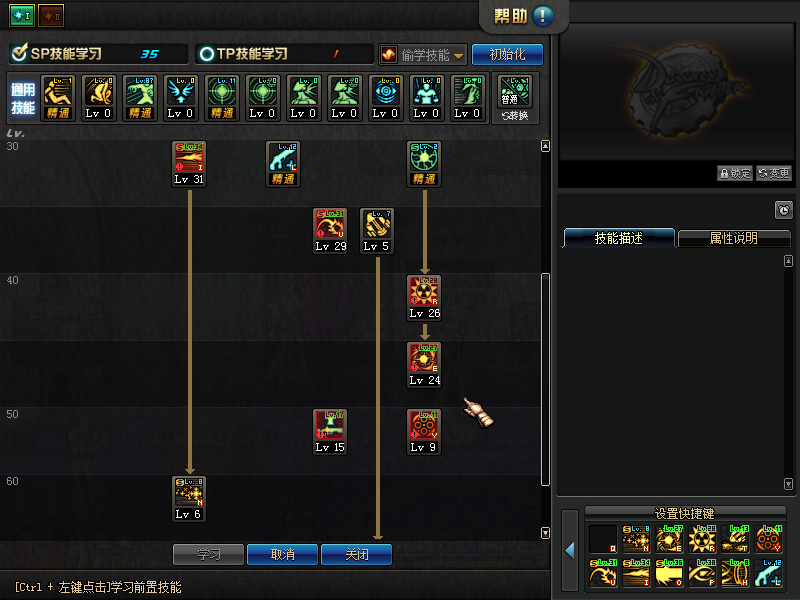Select the Lv 26 skill icon

click(424, 291)
